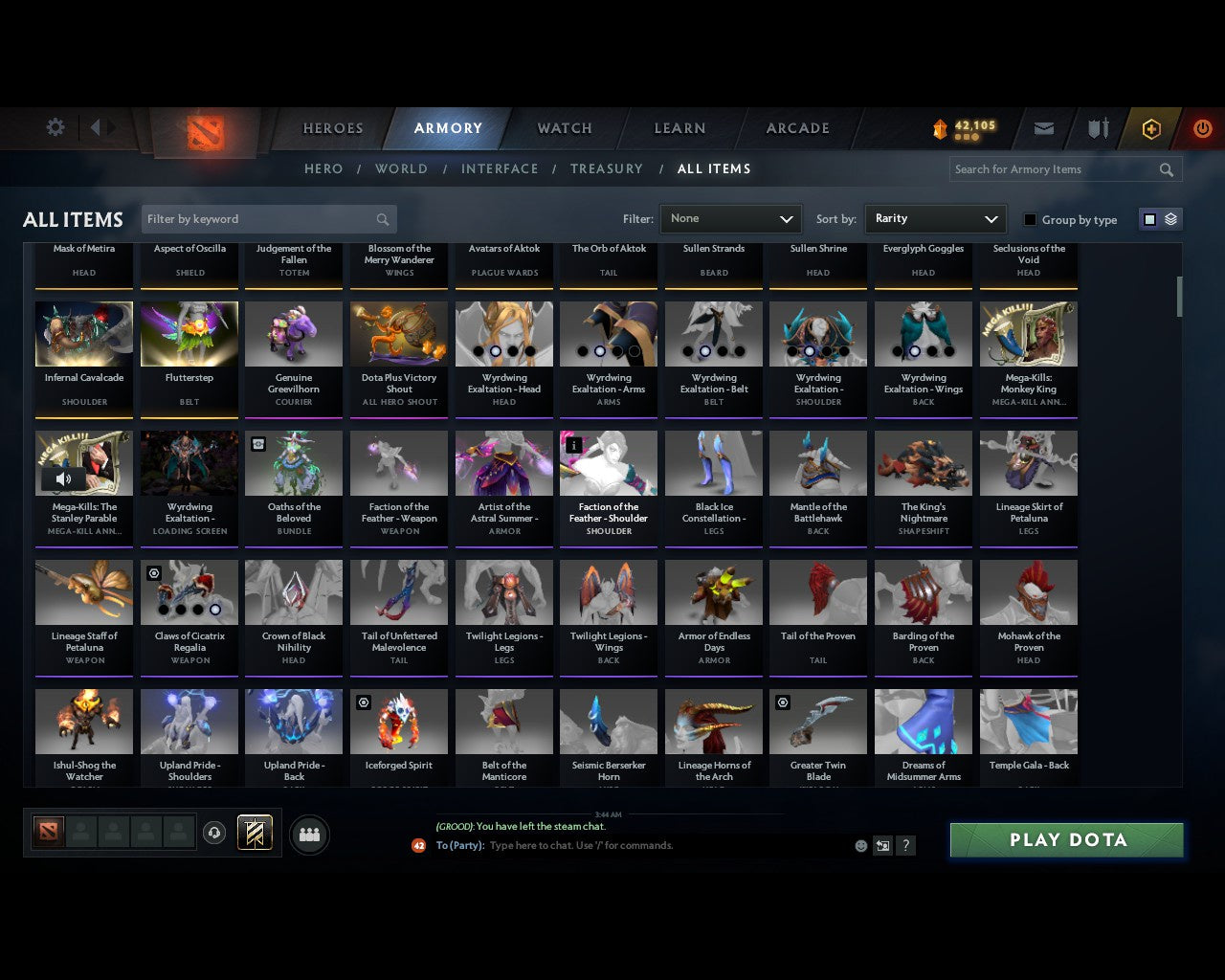This screenshot has width=1225, height=980.
Task: Open the emoticon picker in the chat bar
Action: pyautogui.click(x=860, y=846)
